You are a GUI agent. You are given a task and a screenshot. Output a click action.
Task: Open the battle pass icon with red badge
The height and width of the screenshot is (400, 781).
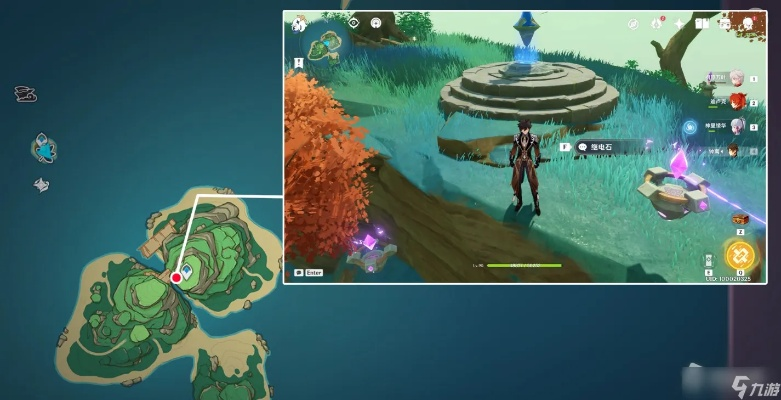coord(657,23)
